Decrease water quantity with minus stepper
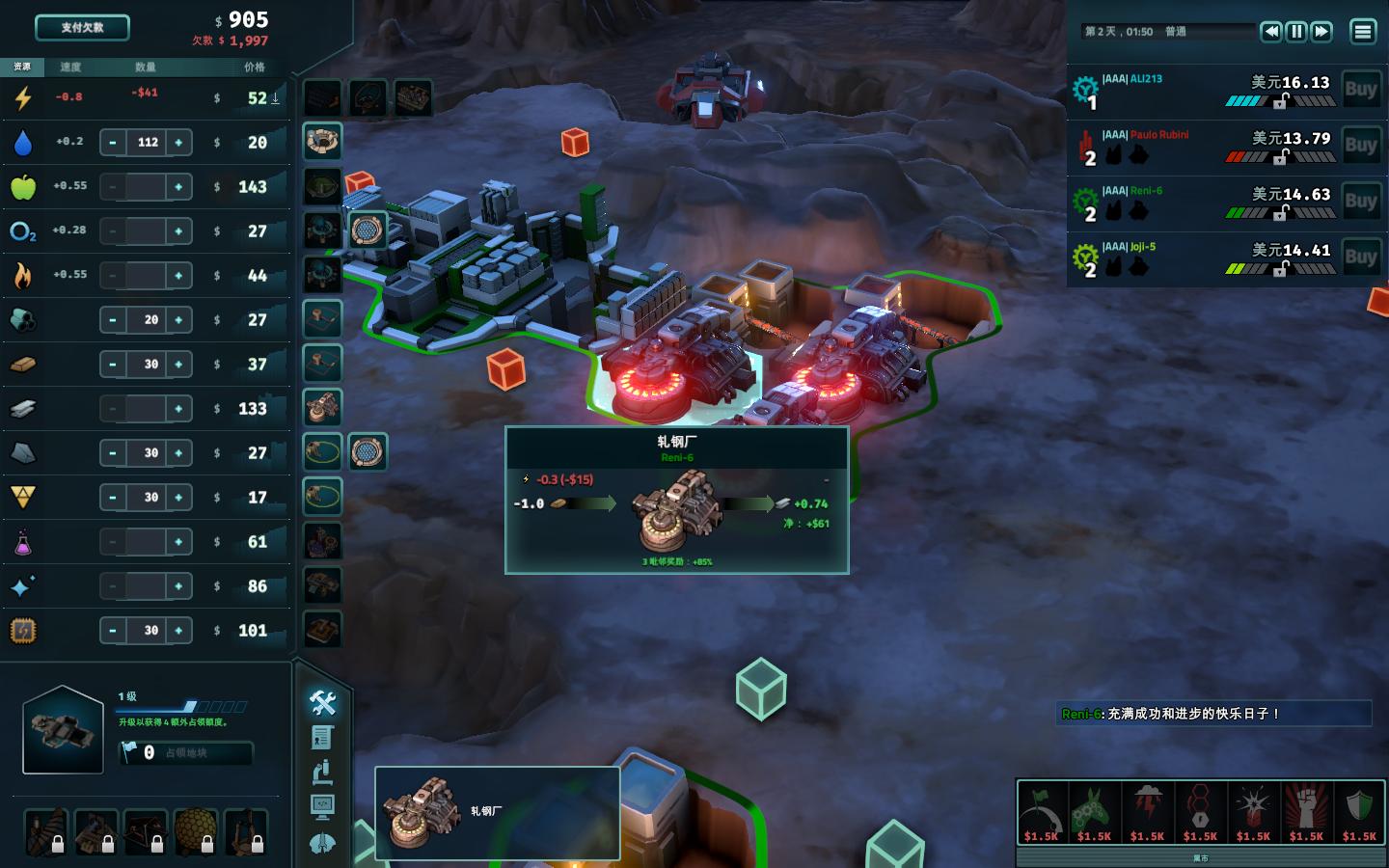This screenshot has height=868, width=1389. click(113, 142)
